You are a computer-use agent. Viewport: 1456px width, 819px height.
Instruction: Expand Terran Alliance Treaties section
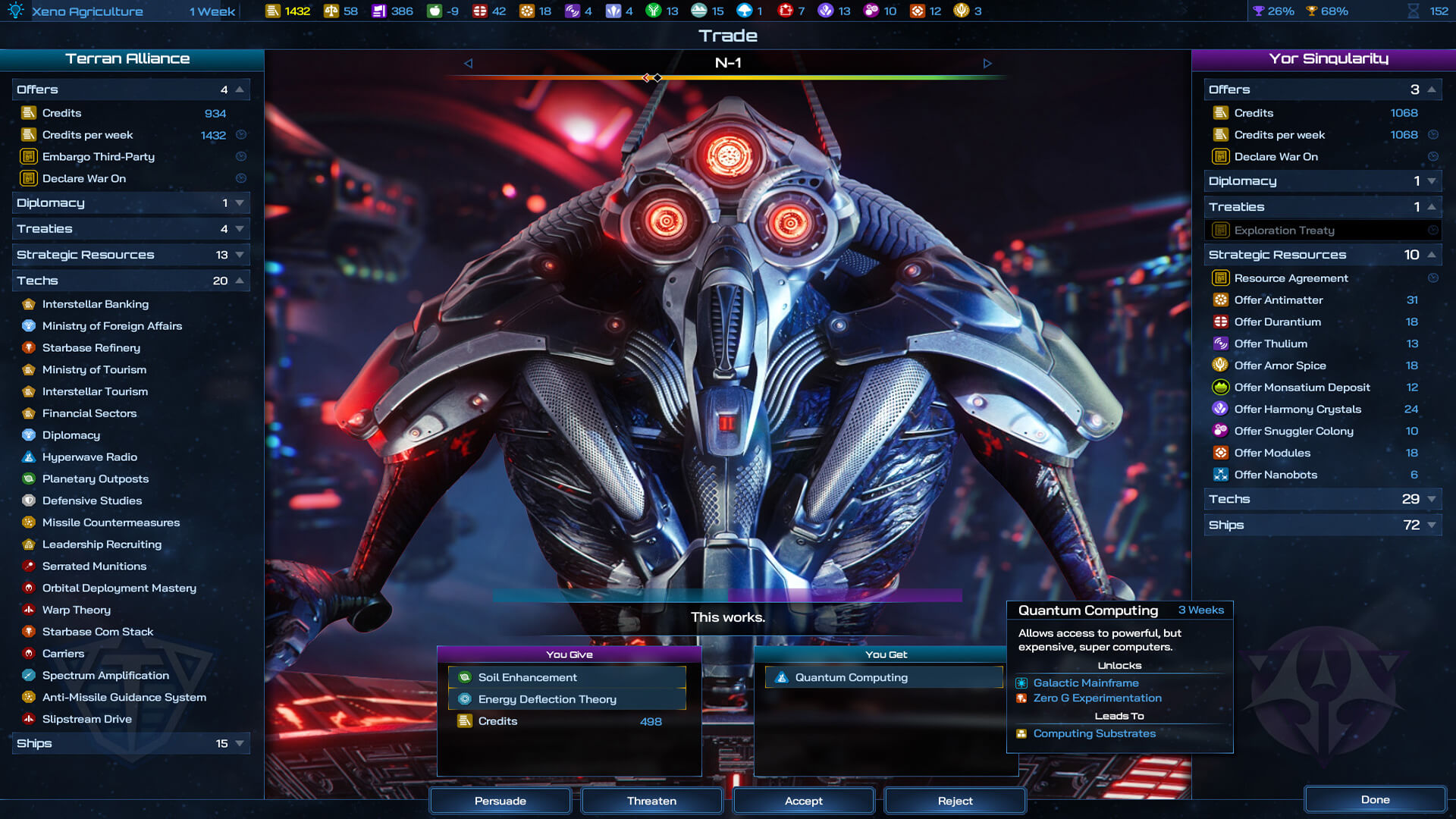coord(130,229)
